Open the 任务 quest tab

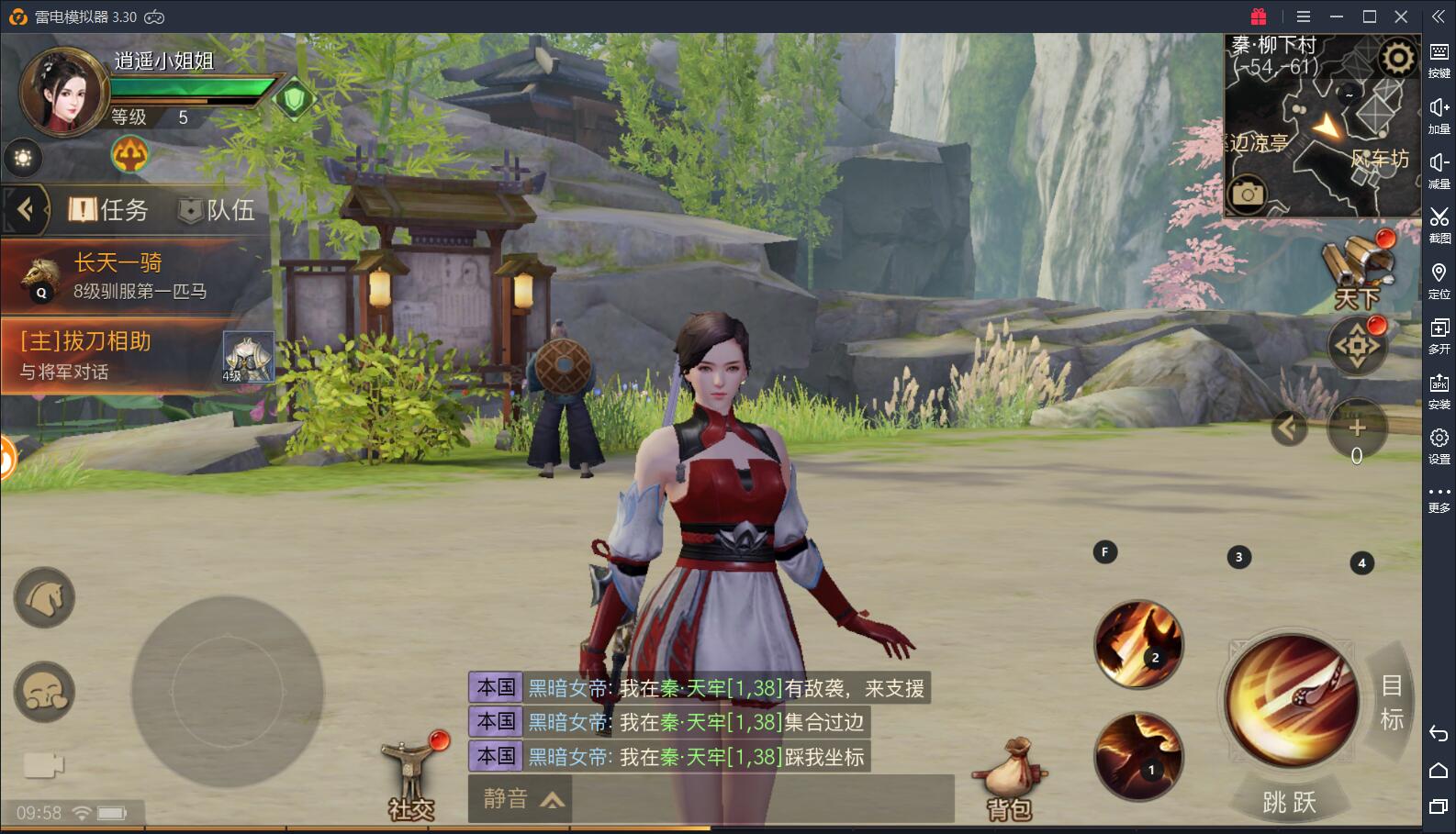click(x=108, y=210)
